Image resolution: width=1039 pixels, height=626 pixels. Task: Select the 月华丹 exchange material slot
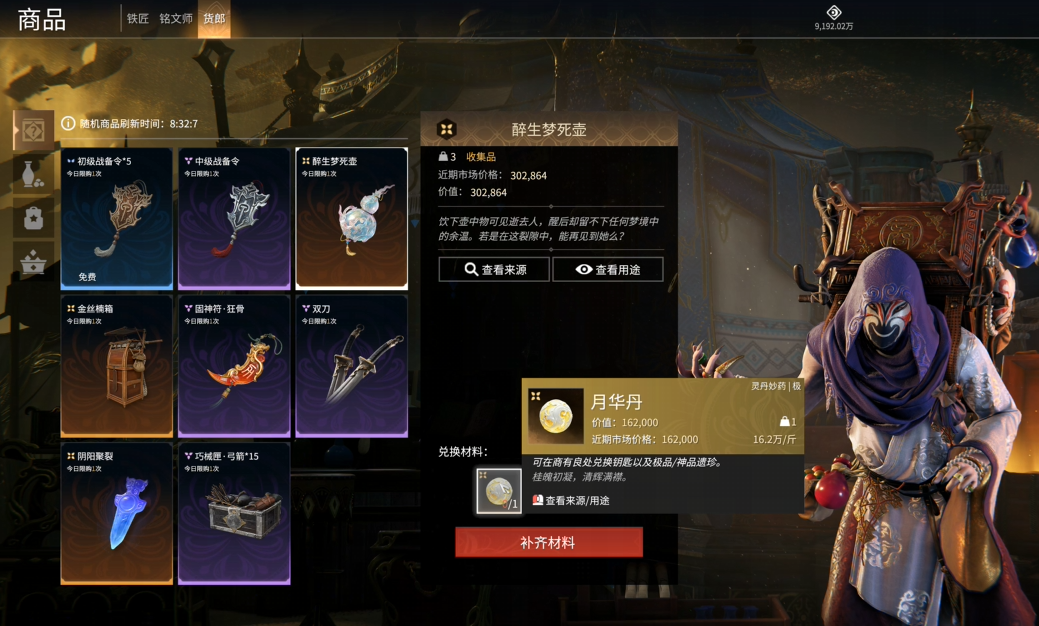pos(498,491)
